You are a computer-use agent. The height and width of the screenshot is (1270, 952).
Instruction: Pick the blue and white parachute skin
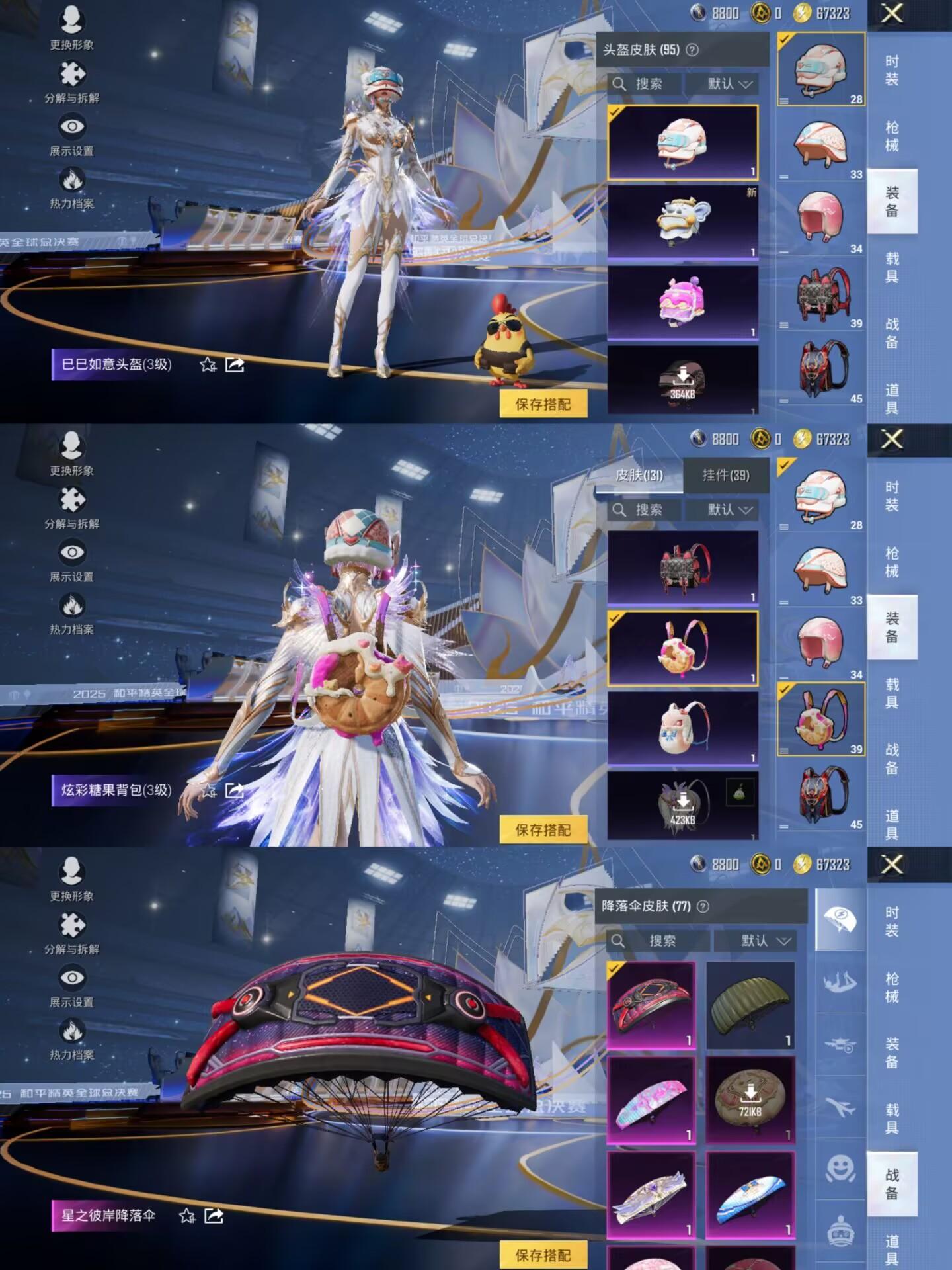(x=750, y=1195)
